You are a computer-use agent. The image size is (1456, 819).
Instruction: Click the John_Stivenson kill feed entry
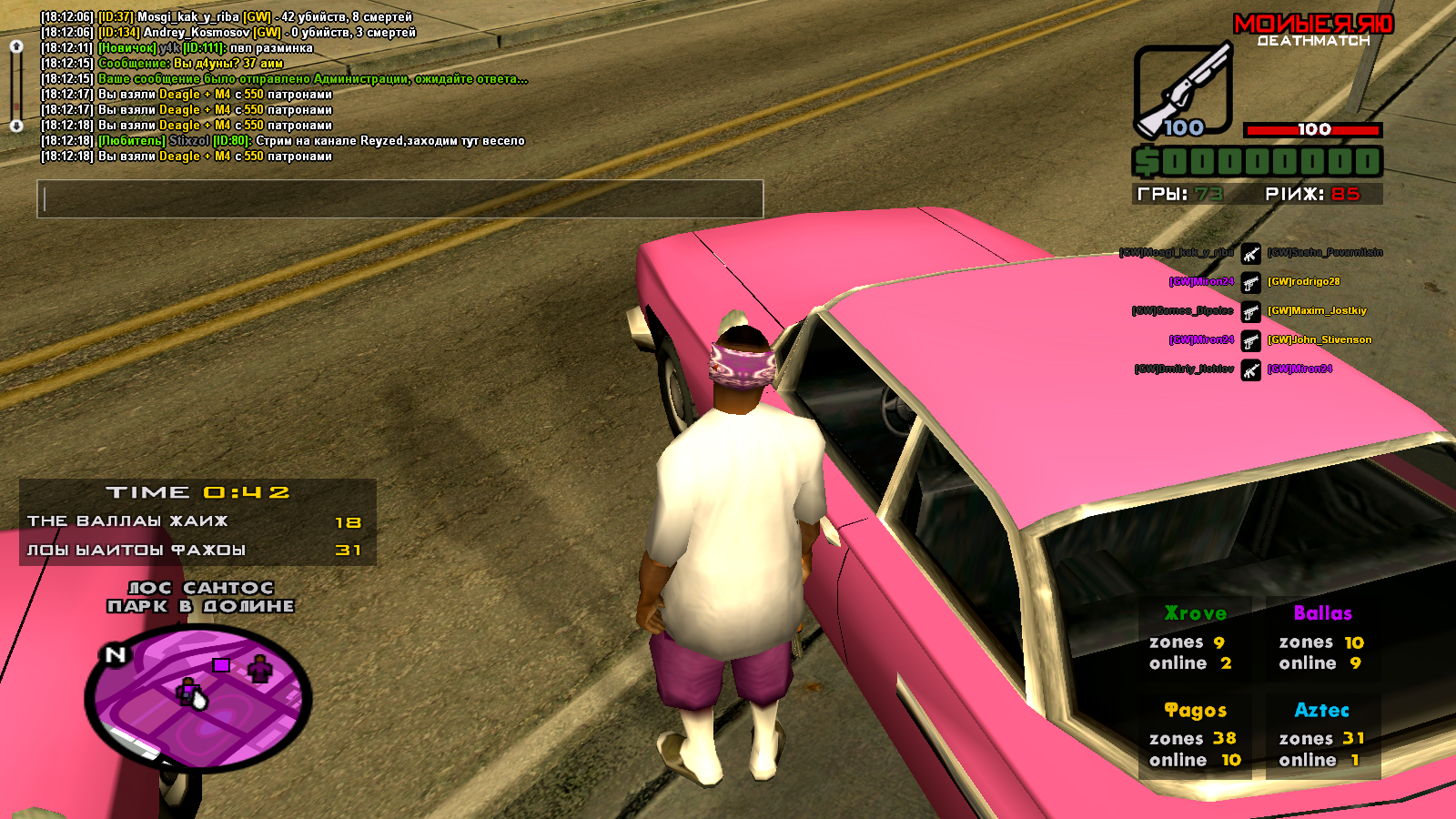pyautogui.click(x=1319, y=340)
